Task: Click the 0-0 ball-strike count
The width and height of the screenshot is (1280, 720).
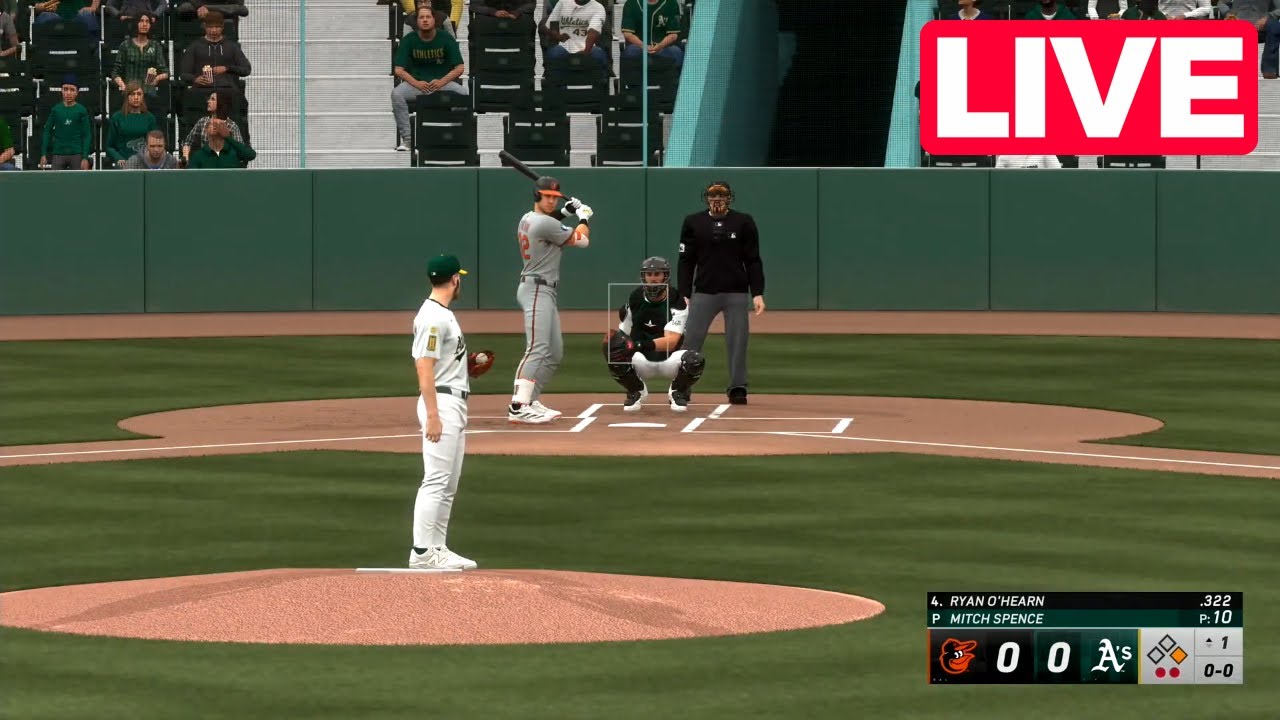Action: pyautogui.click(x=1218, y=671)
